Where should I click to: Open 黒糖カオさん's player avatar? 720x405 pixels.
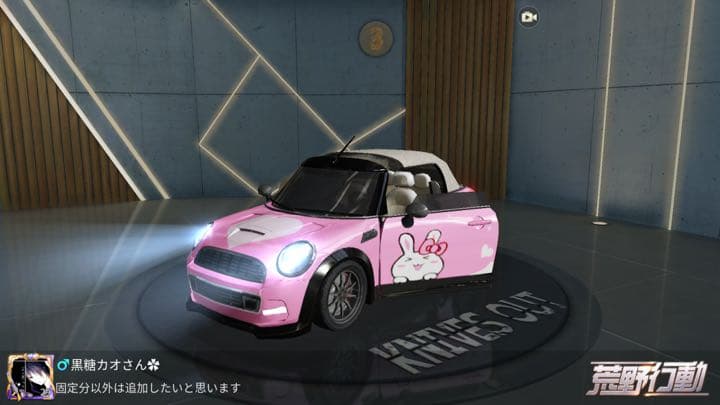tap(30, 377)
